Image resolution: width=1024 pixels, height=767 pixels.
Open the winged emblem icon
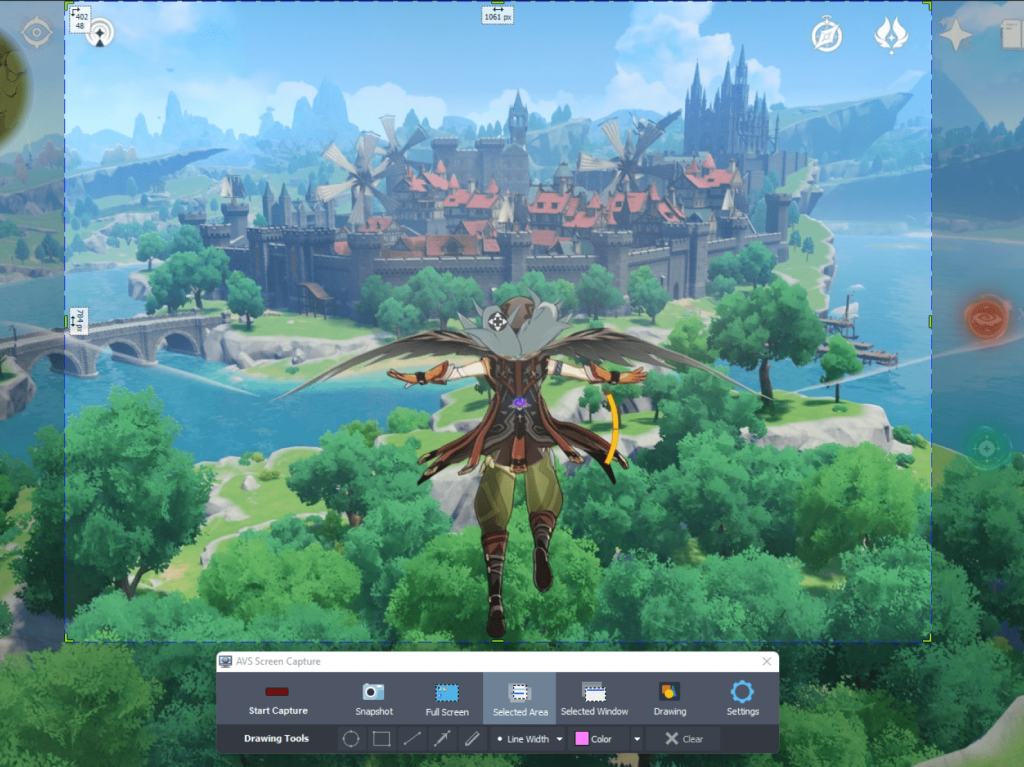(890, 35)
